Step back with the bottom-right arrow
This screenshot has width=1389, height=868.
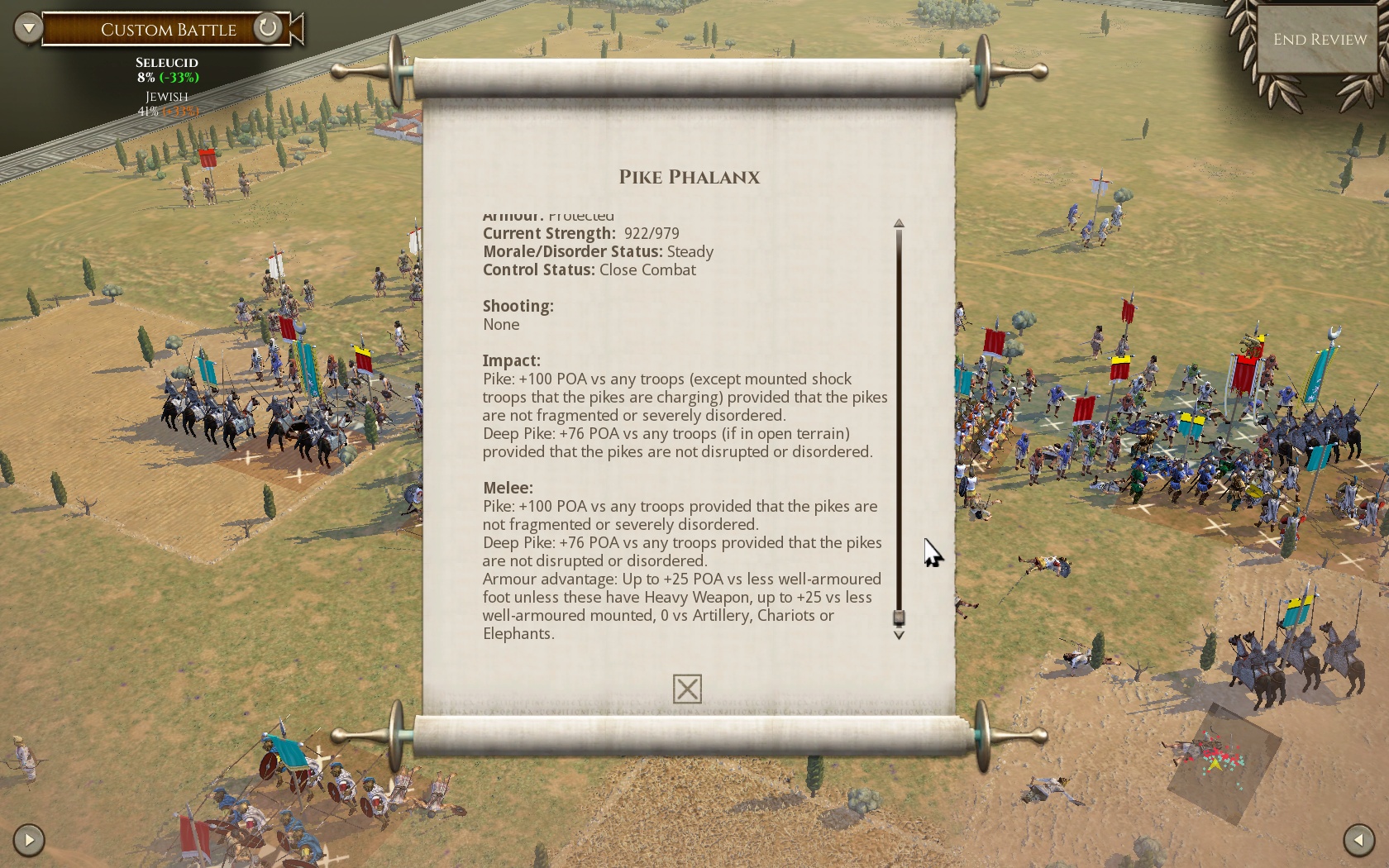[1358, 840]
